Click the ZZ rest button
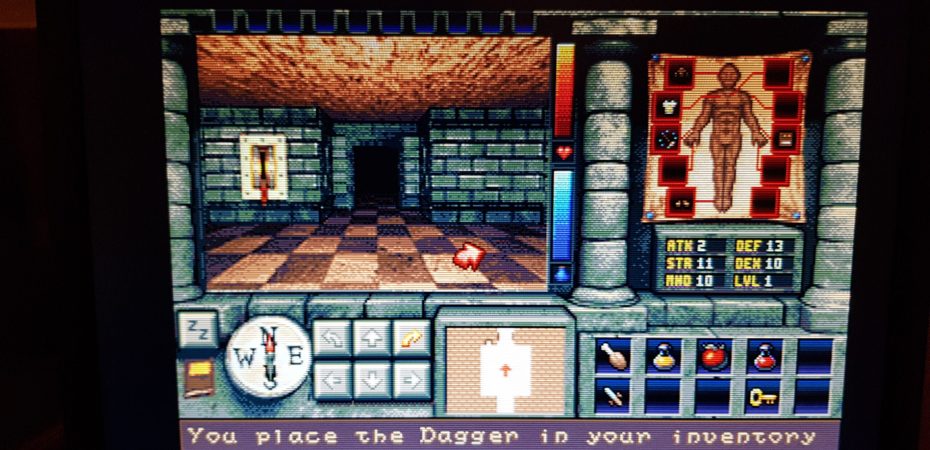 tap(197, 330)
